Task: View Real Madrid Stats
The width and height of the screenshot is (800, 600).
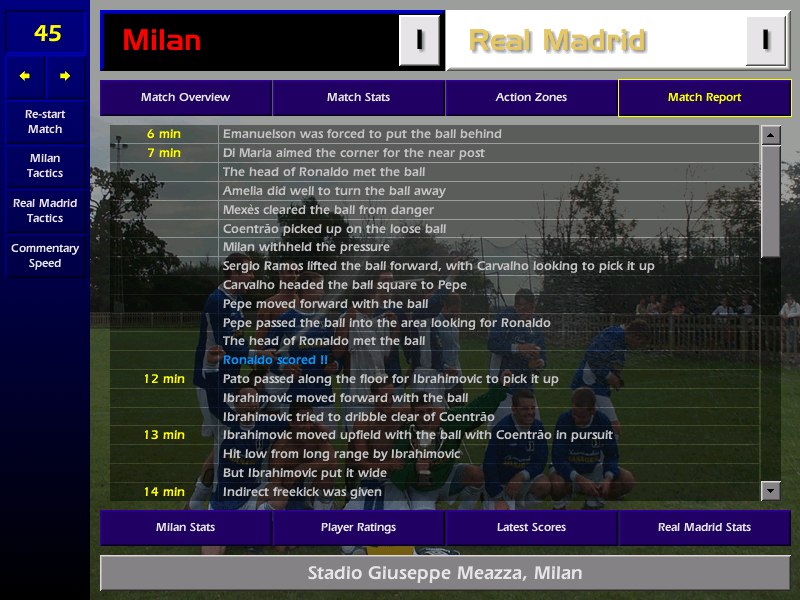Action: point(704,527)
